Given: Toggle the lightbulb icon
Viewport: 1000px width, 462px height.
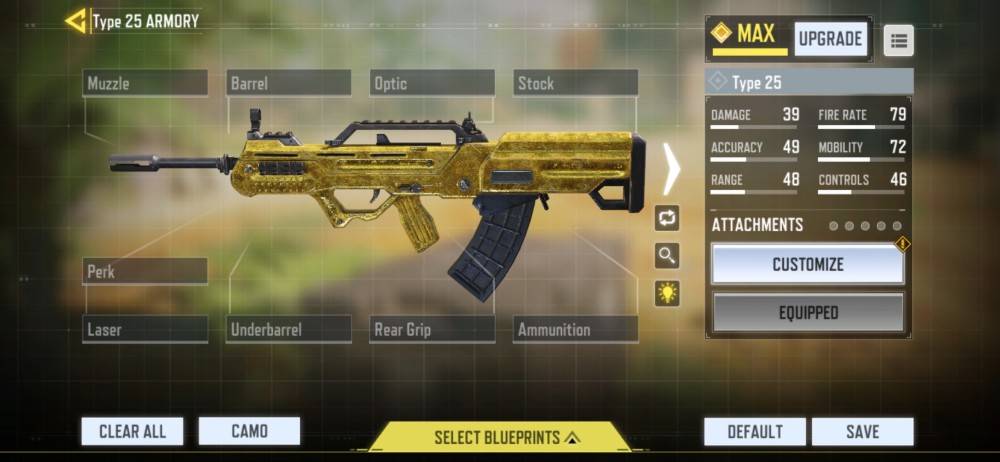Looking at the screenshot, I should pos(667,293).
